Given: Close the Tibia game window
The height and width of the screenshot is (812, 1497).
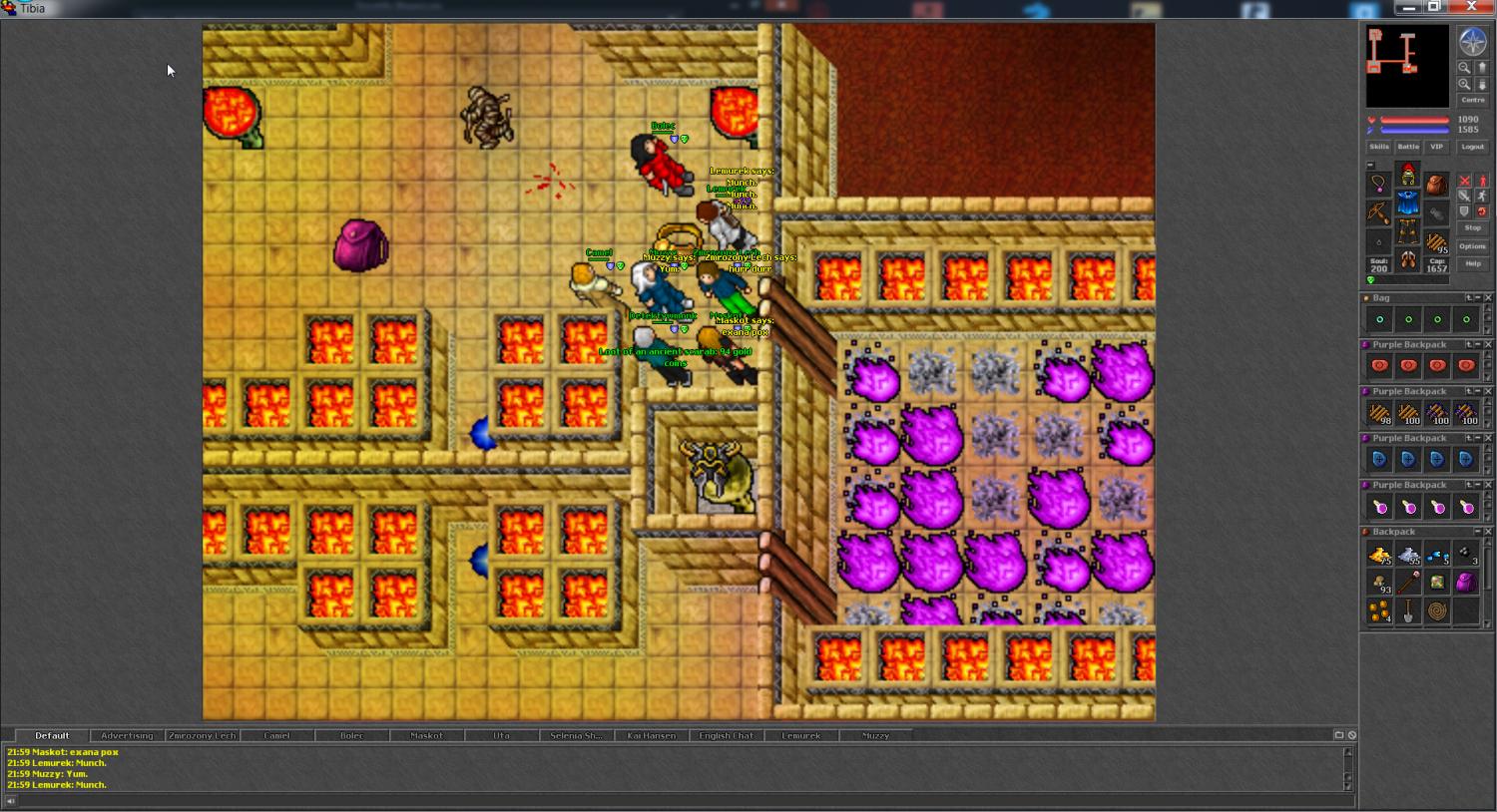Looking at the screenshot, I should (x=1472, y=7).
